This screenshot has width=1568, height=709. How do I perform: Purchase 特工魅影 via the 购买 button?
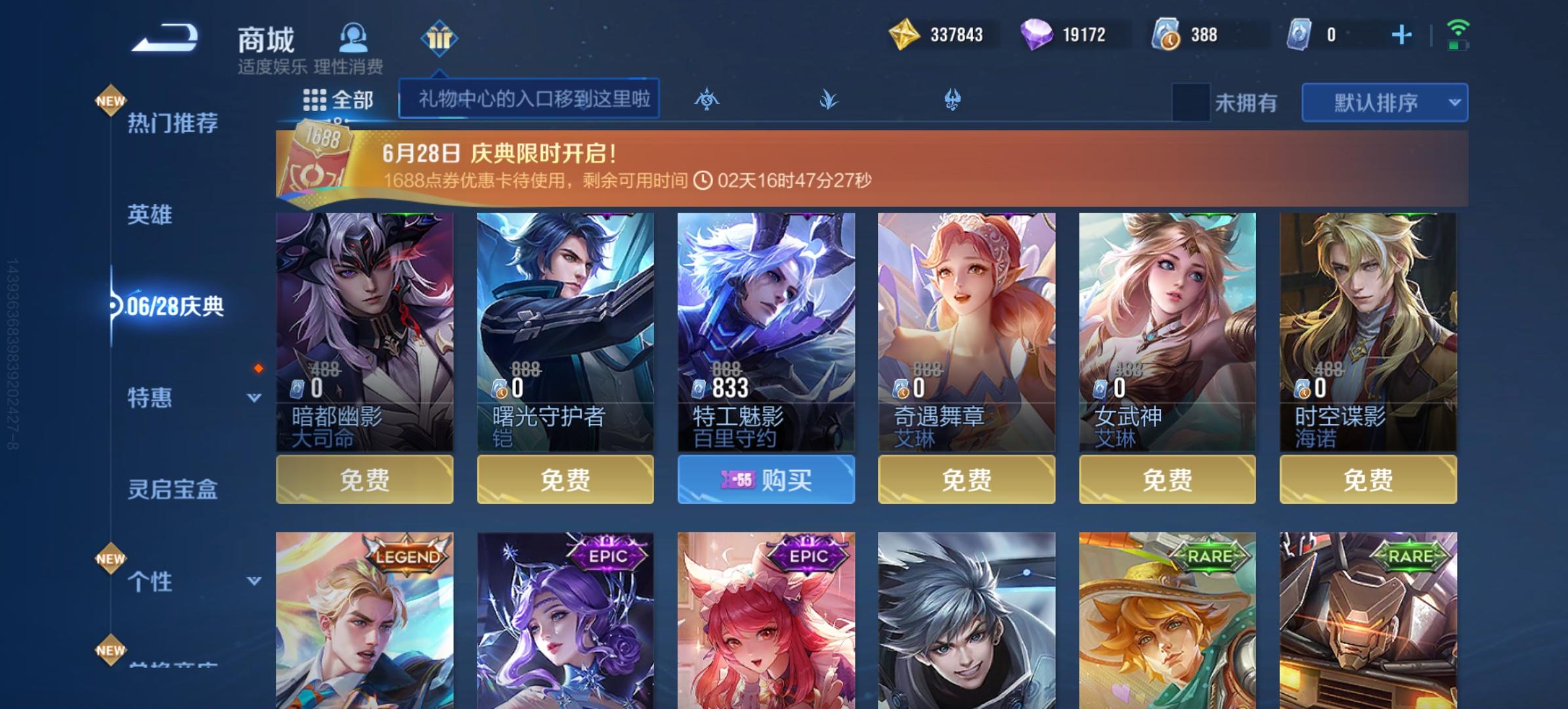(766, 481)
